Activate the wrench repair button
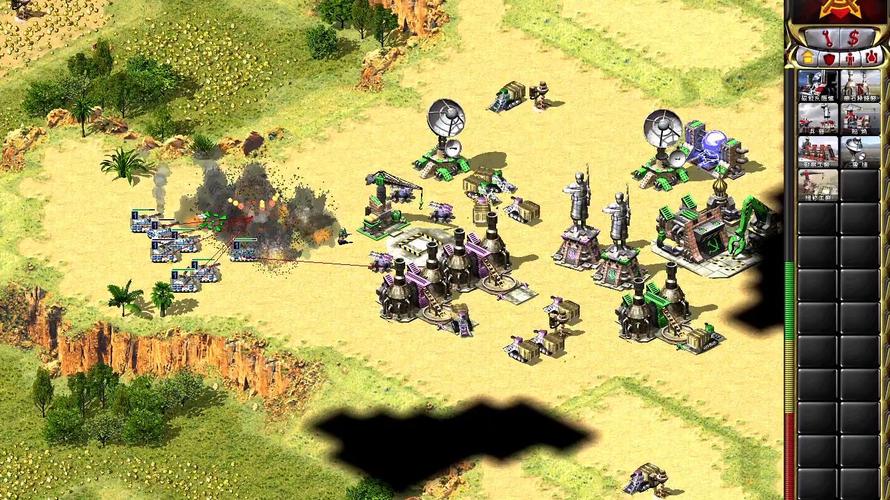This screenshot has height=500, width=890. (x=825, y=38)
